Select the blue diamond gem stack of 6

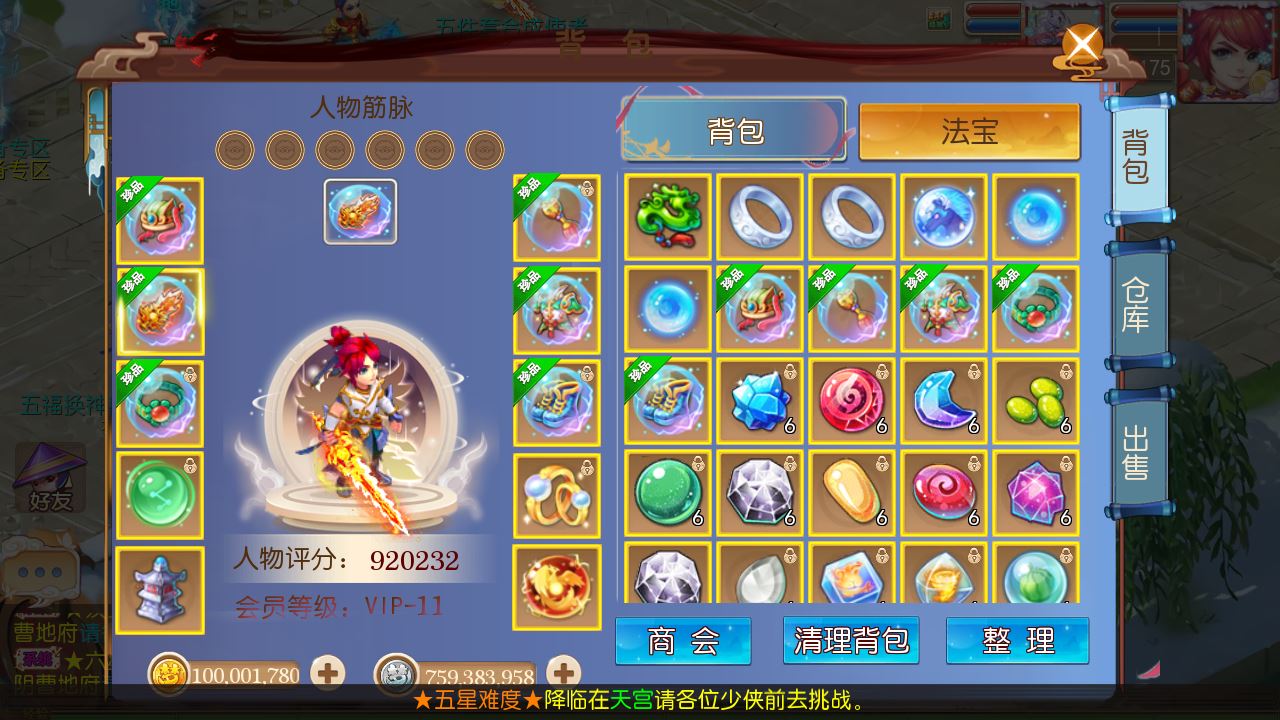[759, 401]
